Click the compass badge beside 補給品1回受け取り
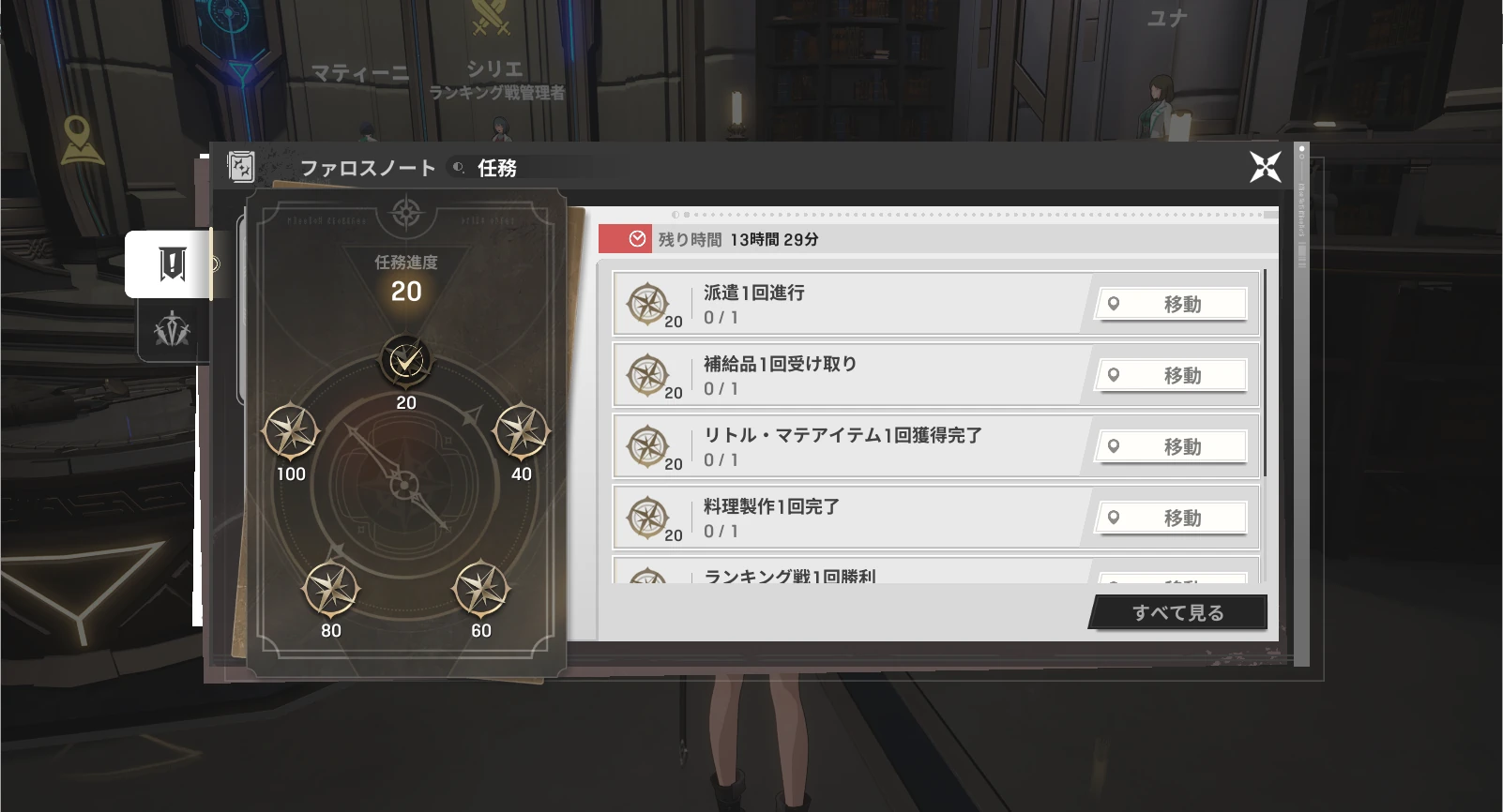The height and width of the screenshot is (812, 1503). pyautogui.click(x=649, y=373)
